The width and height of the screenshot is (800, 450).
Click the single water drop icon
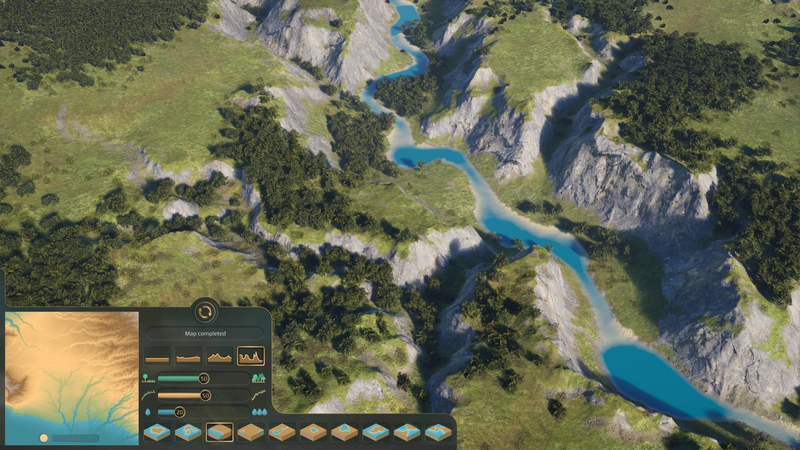tap(148, 411)
